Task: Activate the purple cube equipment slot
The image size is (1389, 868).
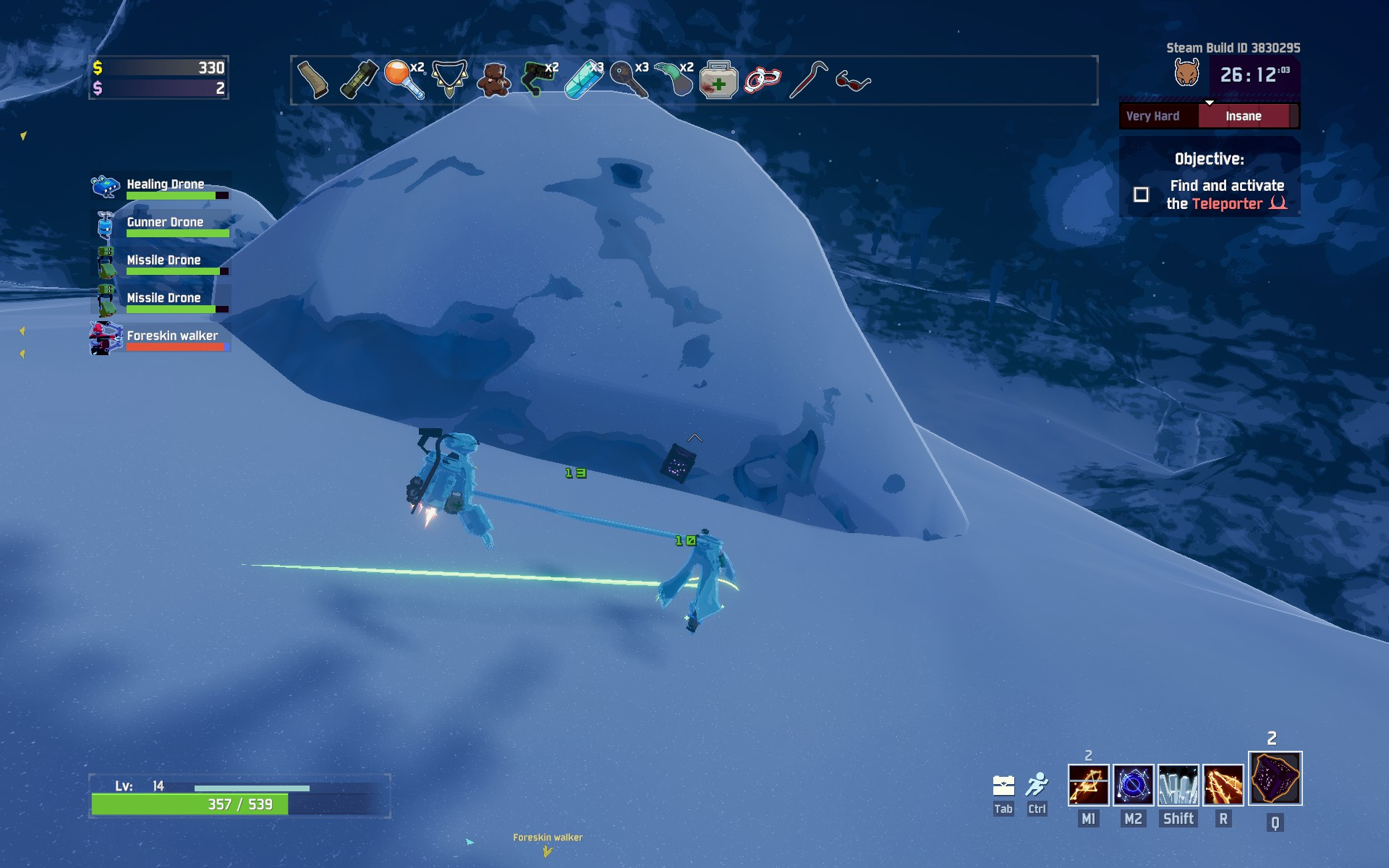Action: pyautogui.click(x=1275, y=779)
